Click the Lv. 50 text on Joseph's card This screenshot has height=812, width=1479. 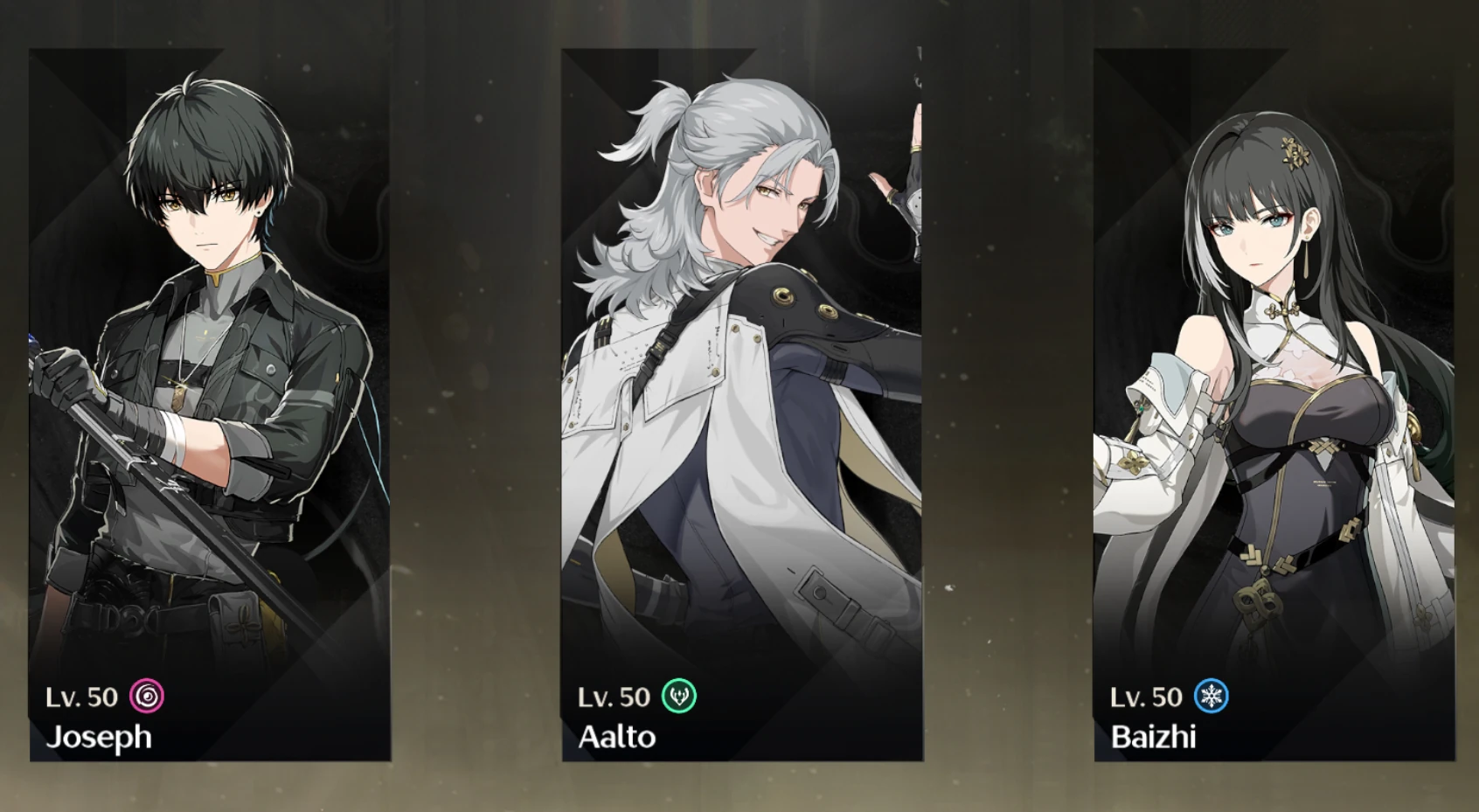[81, 697]
